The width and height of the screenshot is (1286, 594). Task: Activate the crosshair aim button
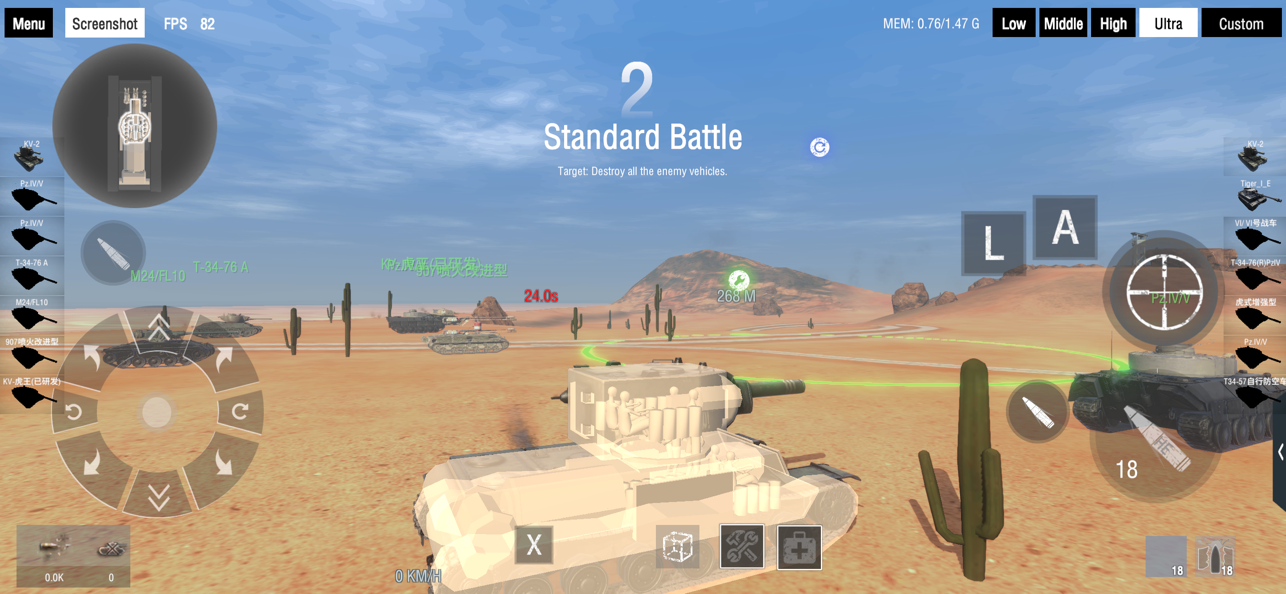pos(1165,292)
